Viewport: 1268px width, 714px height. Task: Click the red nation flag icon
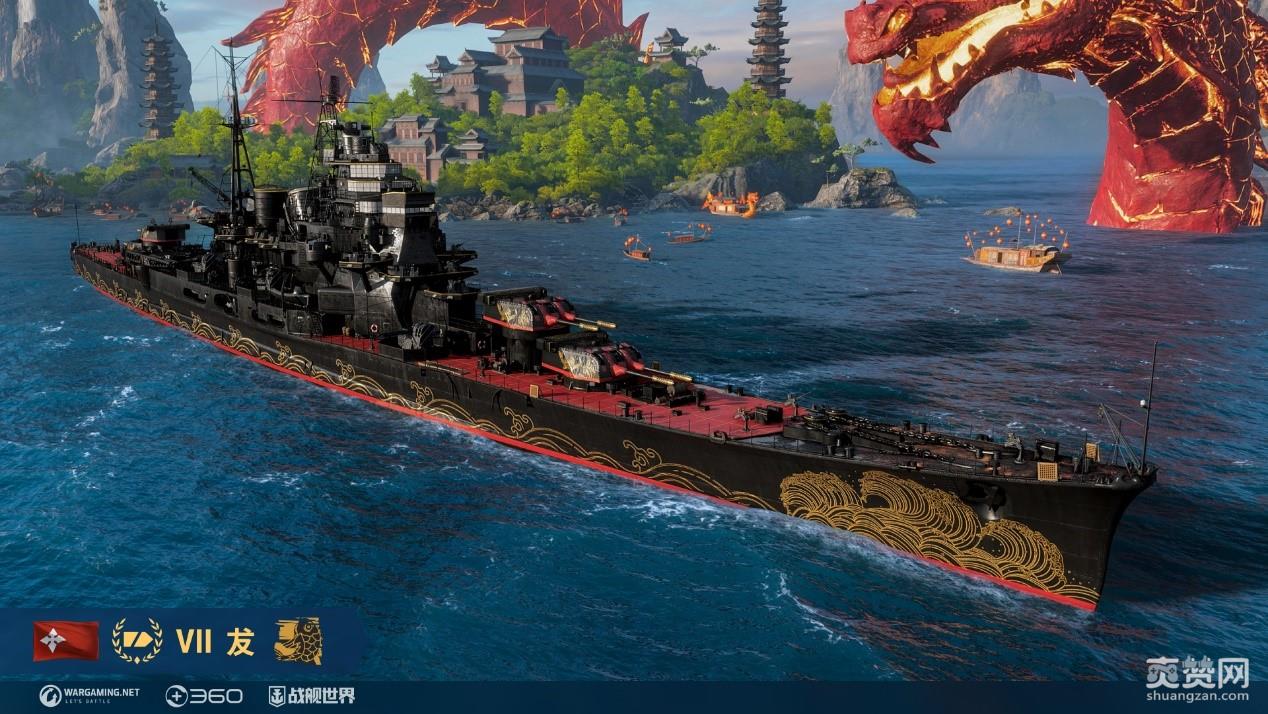pyautogui.click(x=66, y=641)
